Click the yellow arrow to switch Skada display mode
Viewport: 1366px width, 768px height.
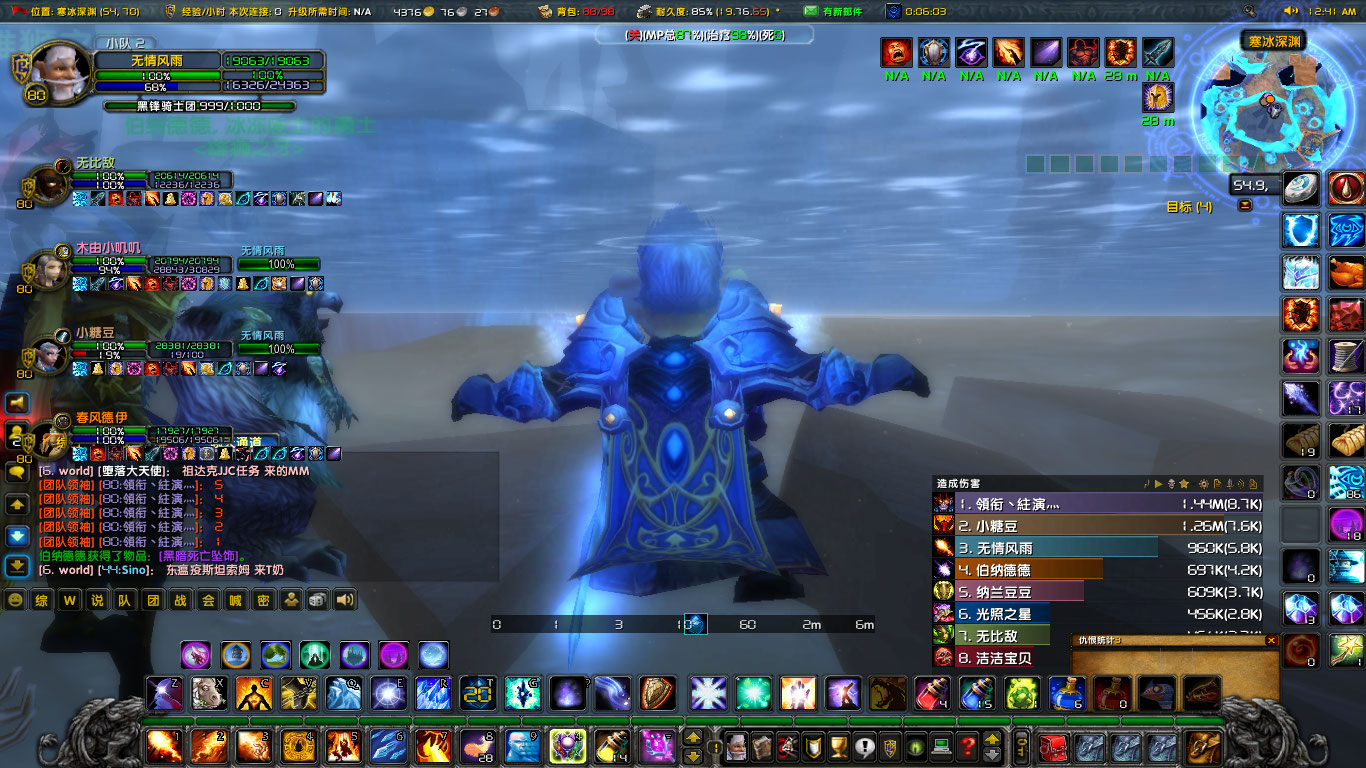tap(1158, 485)
